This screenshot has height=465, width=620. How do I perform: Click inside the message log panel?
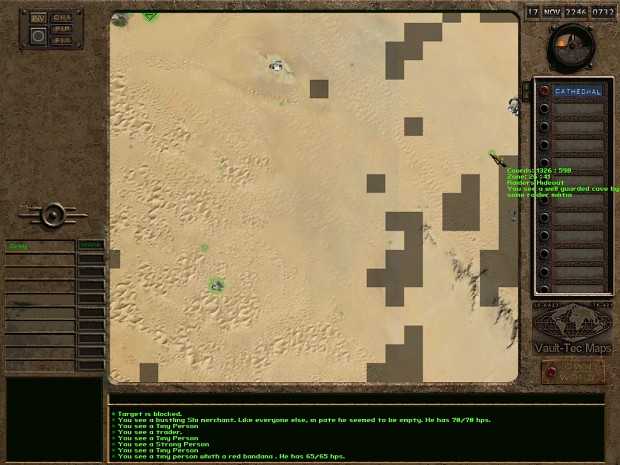(x=356, y=431)
